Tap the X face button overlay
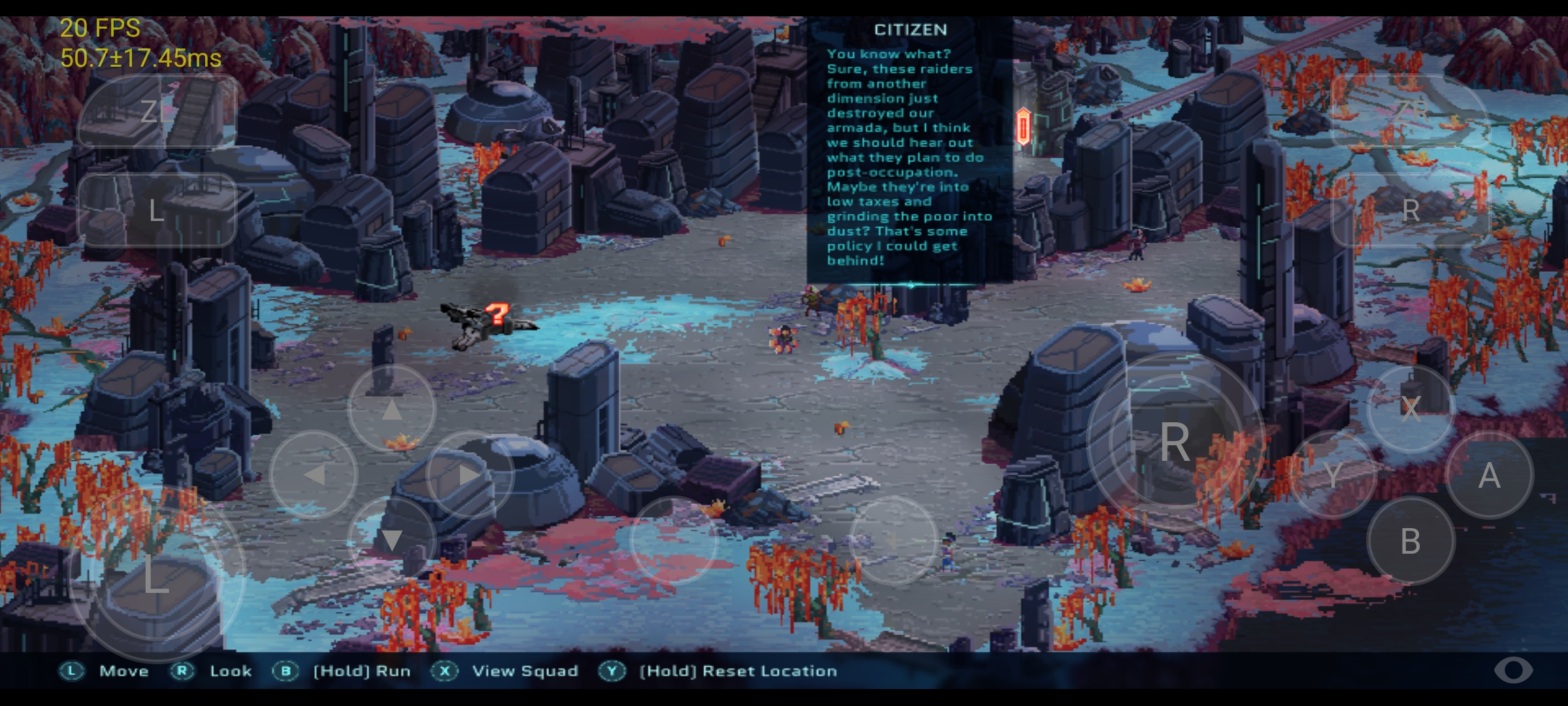This screenshot has width=1568, height=706. (1411, 409)
